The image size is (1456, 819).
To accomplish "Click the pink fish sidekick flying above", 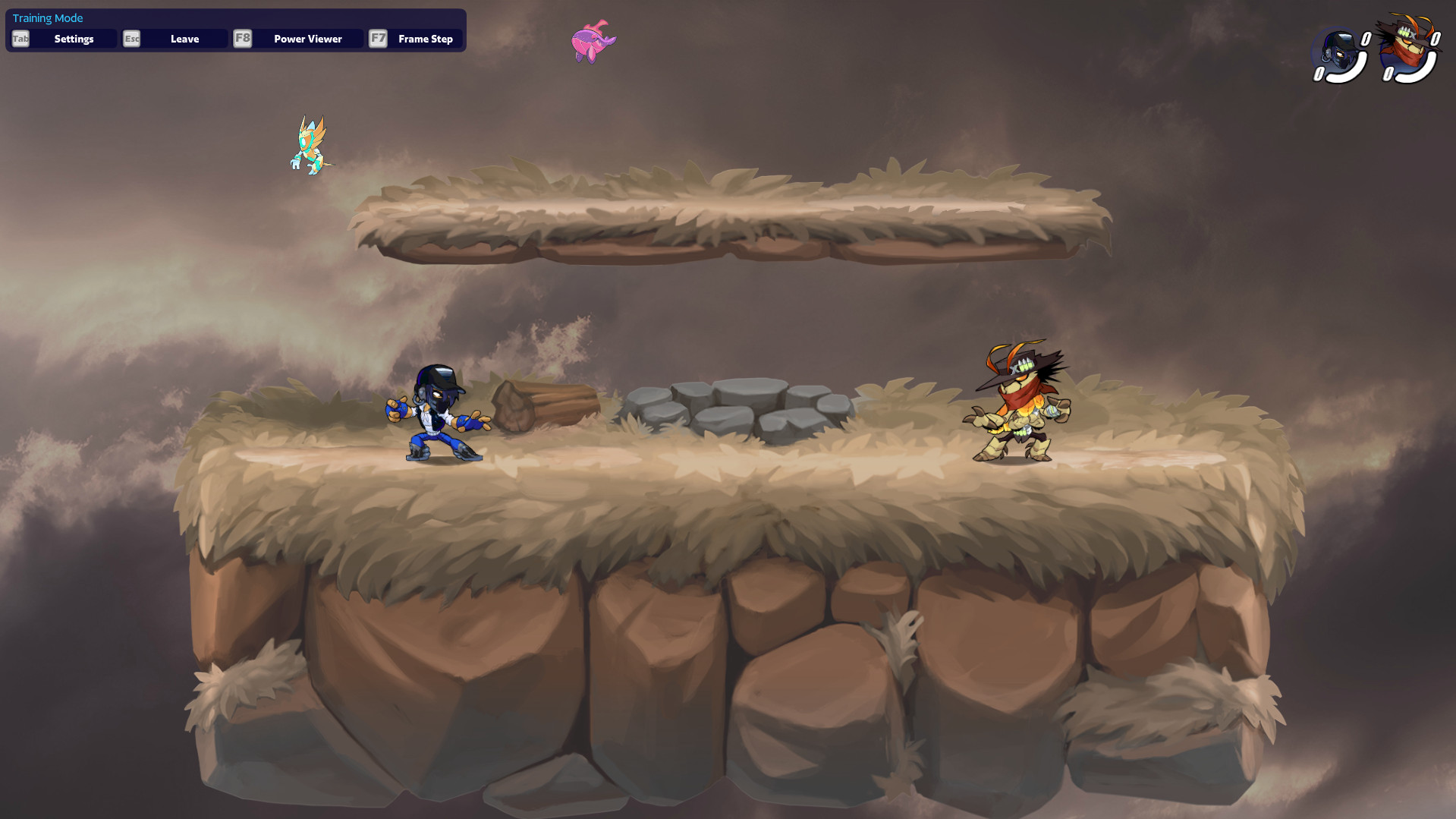I will tap(593, 42).
